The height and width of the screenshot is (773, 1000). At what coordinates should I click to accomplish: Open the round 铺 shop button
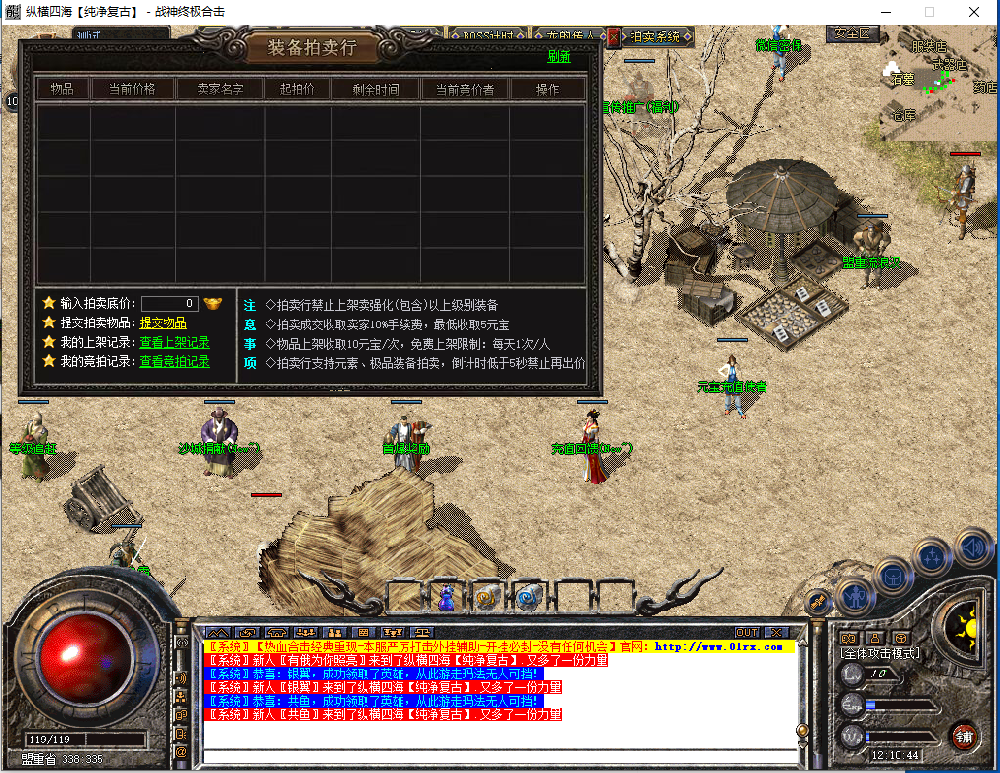click(964, 737)
